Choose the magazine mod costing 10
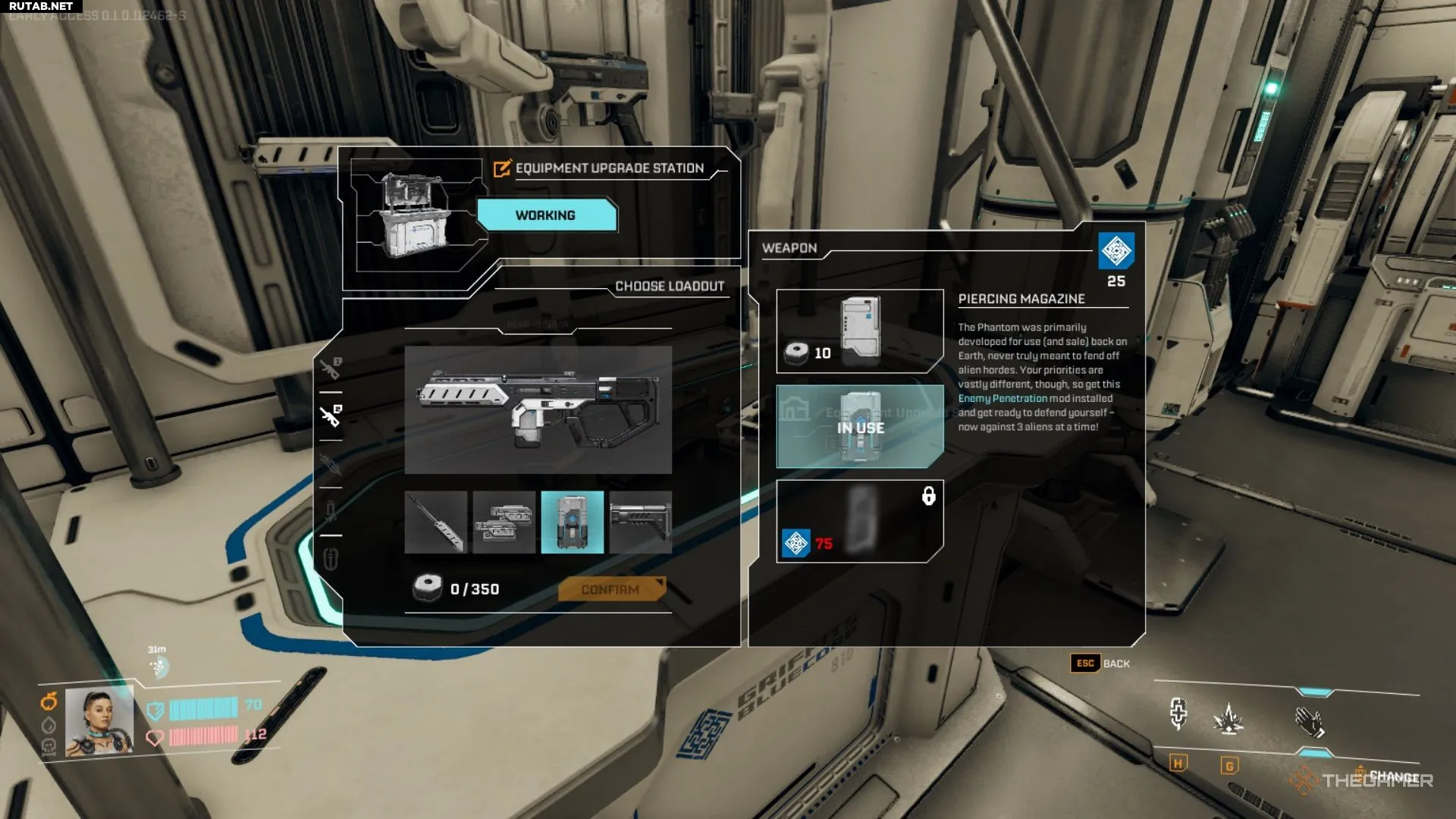This screenshot has width=1456, height=819. coord(859,331)
